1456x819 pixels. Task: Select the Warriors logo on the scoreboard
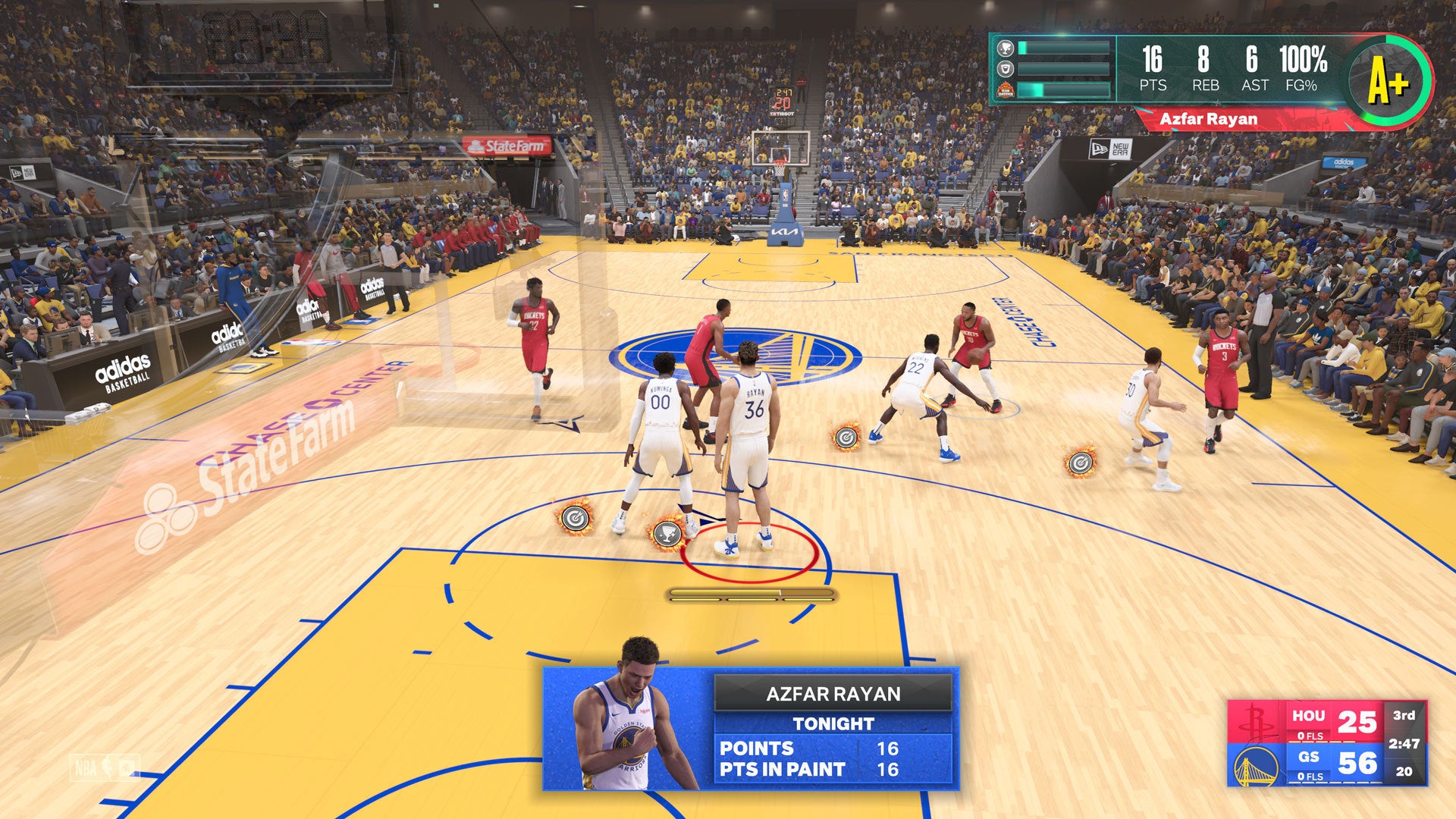point(1256,764)
